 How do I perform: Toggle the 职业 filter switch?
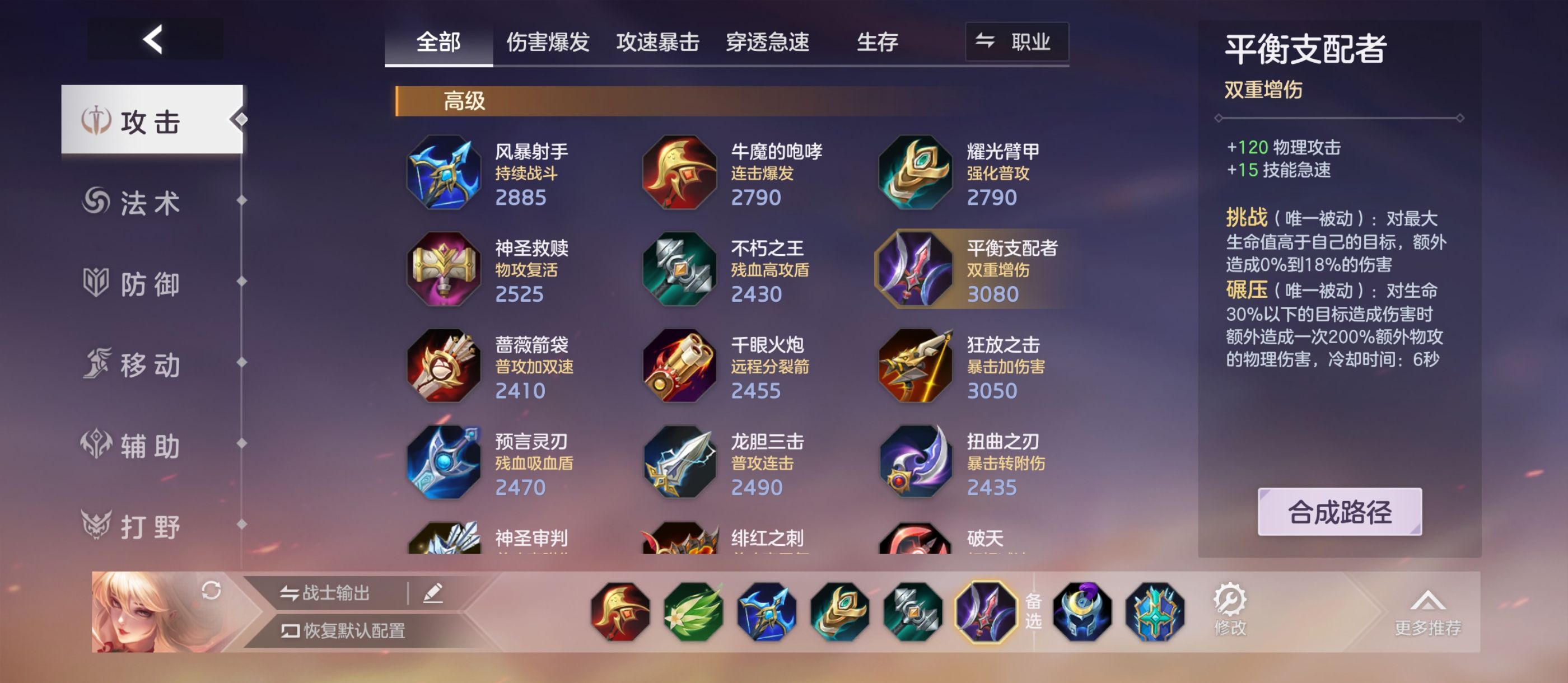pos(1015,42)
